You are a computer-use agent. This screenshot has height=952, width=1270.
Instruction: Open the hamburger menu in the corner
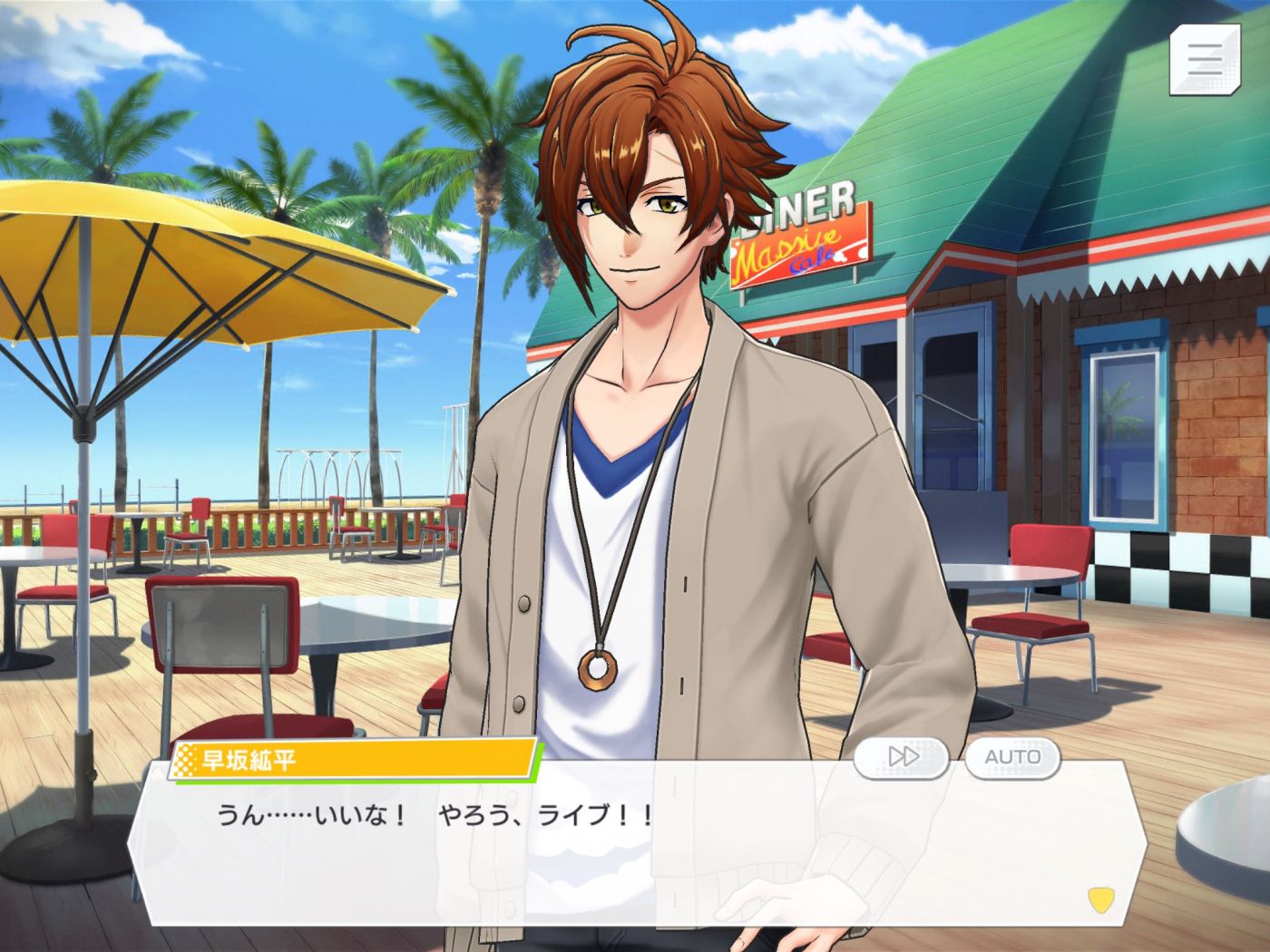[1205, 59]
